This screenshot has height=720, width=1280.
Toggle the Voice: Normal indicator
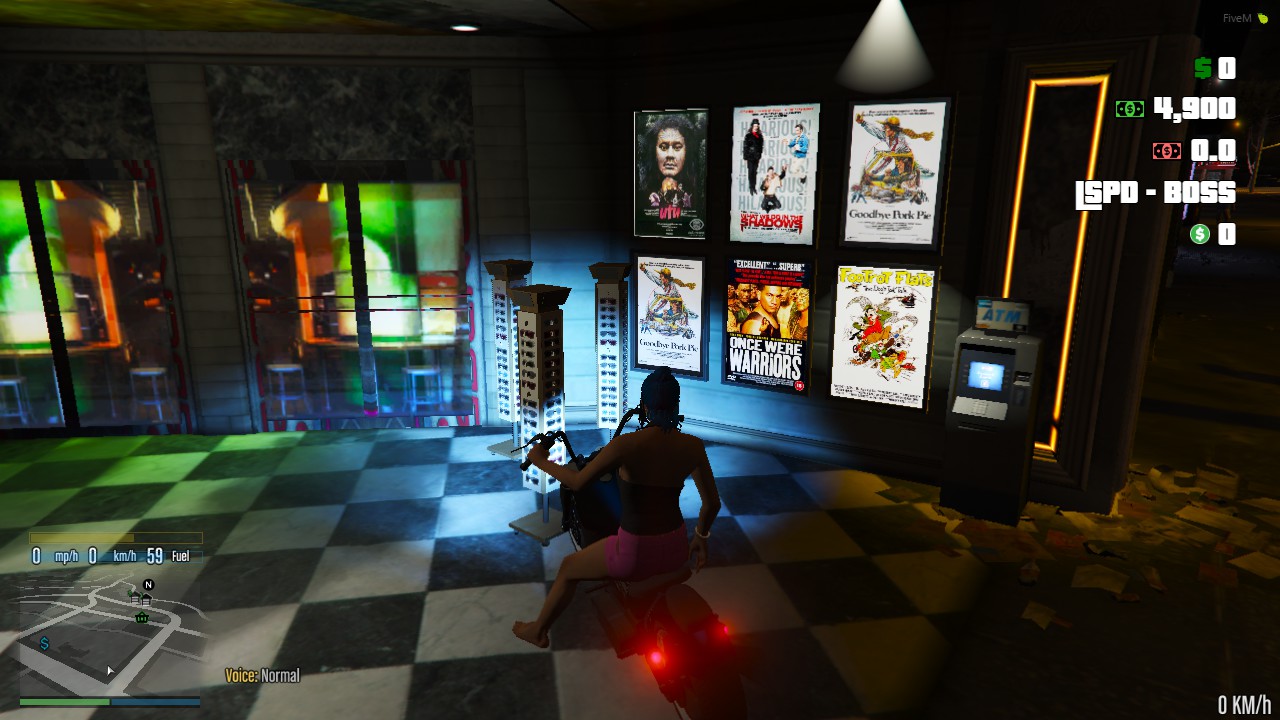(262, 675)
